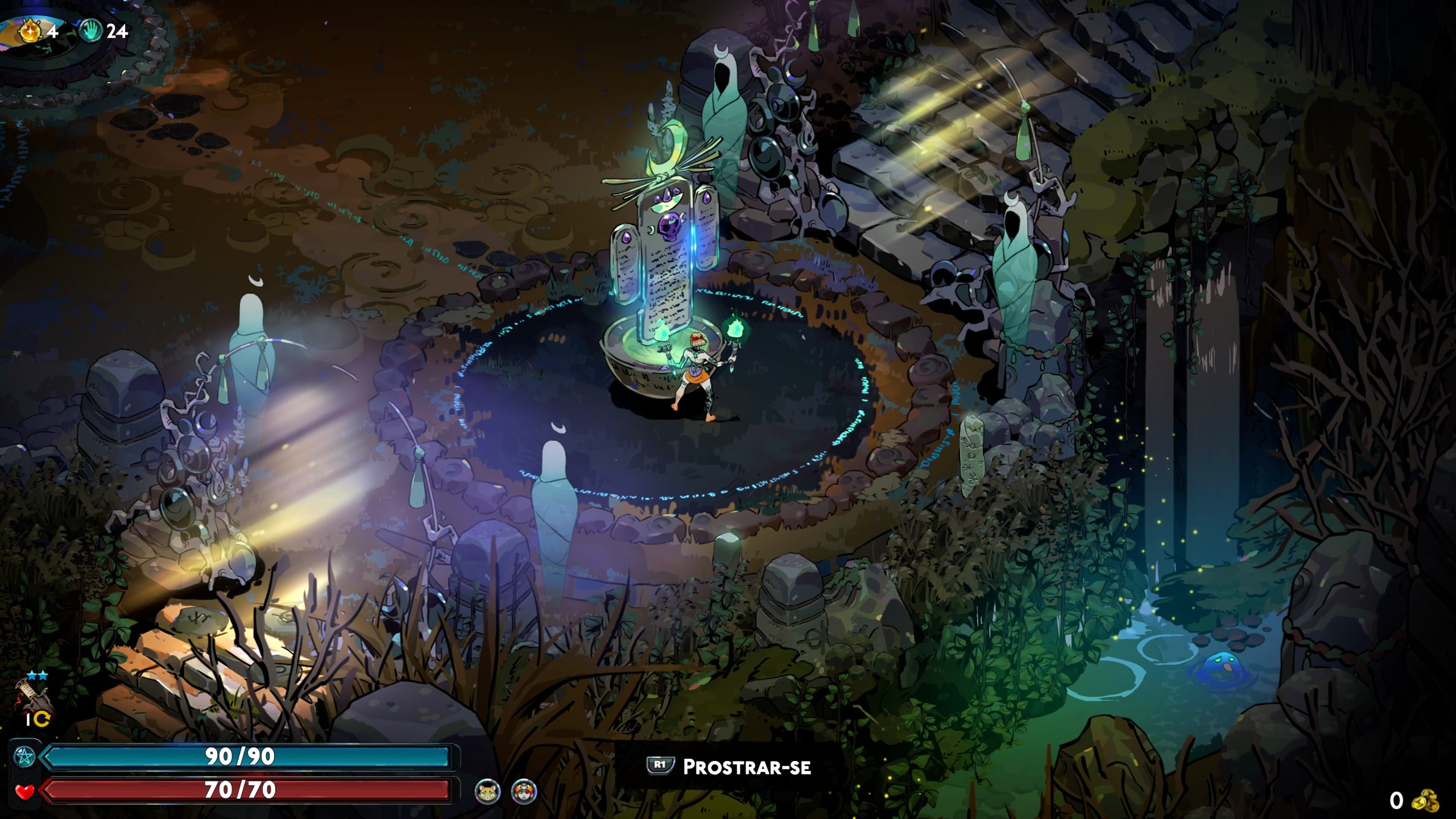Viewport: 1456px width, 819px height.
Task: Click the masked character portrait icon
Action: pos(523,791)
